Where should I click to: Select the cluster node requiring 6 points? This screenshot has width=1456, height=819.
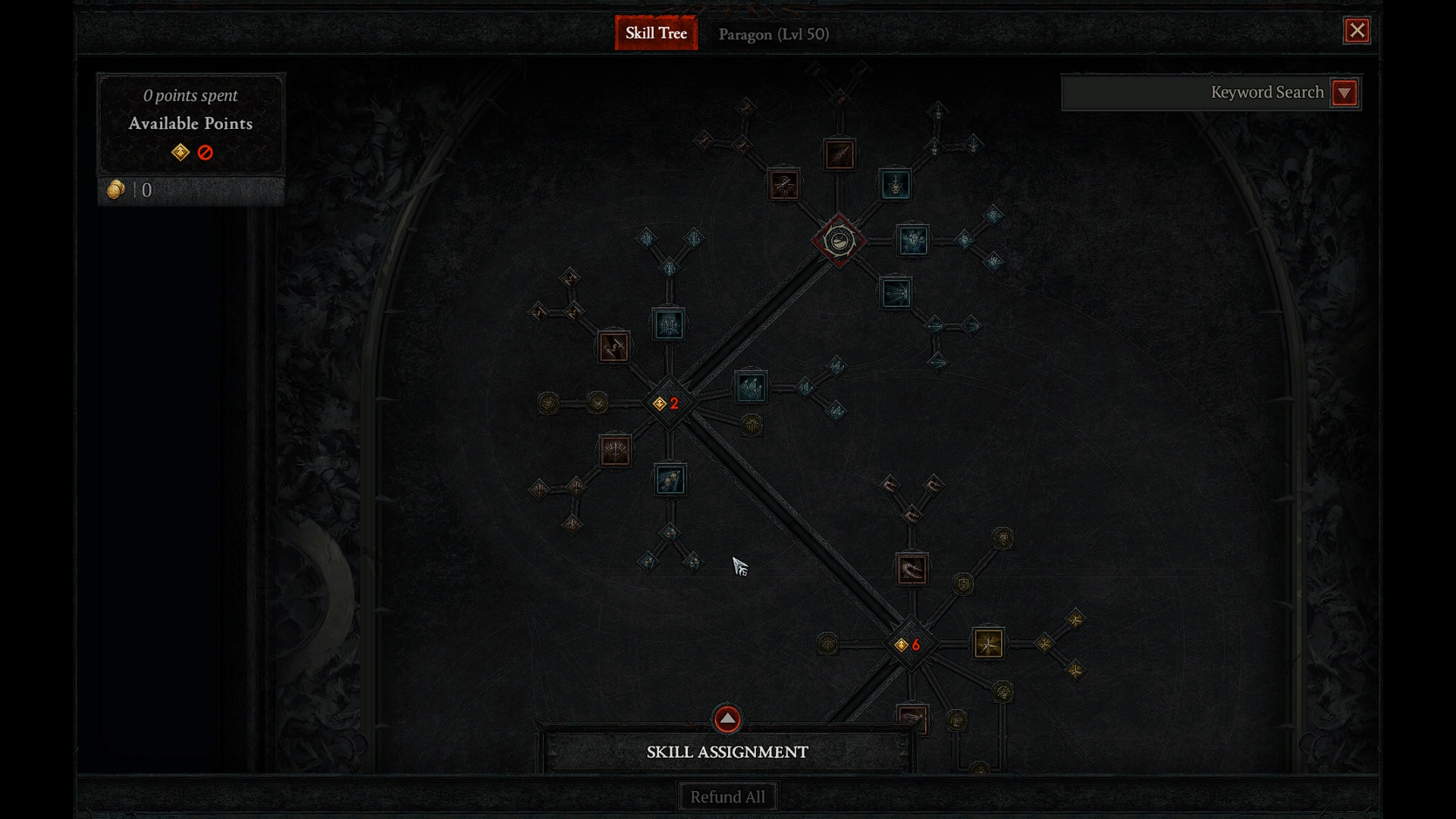[x=909, y=645]
